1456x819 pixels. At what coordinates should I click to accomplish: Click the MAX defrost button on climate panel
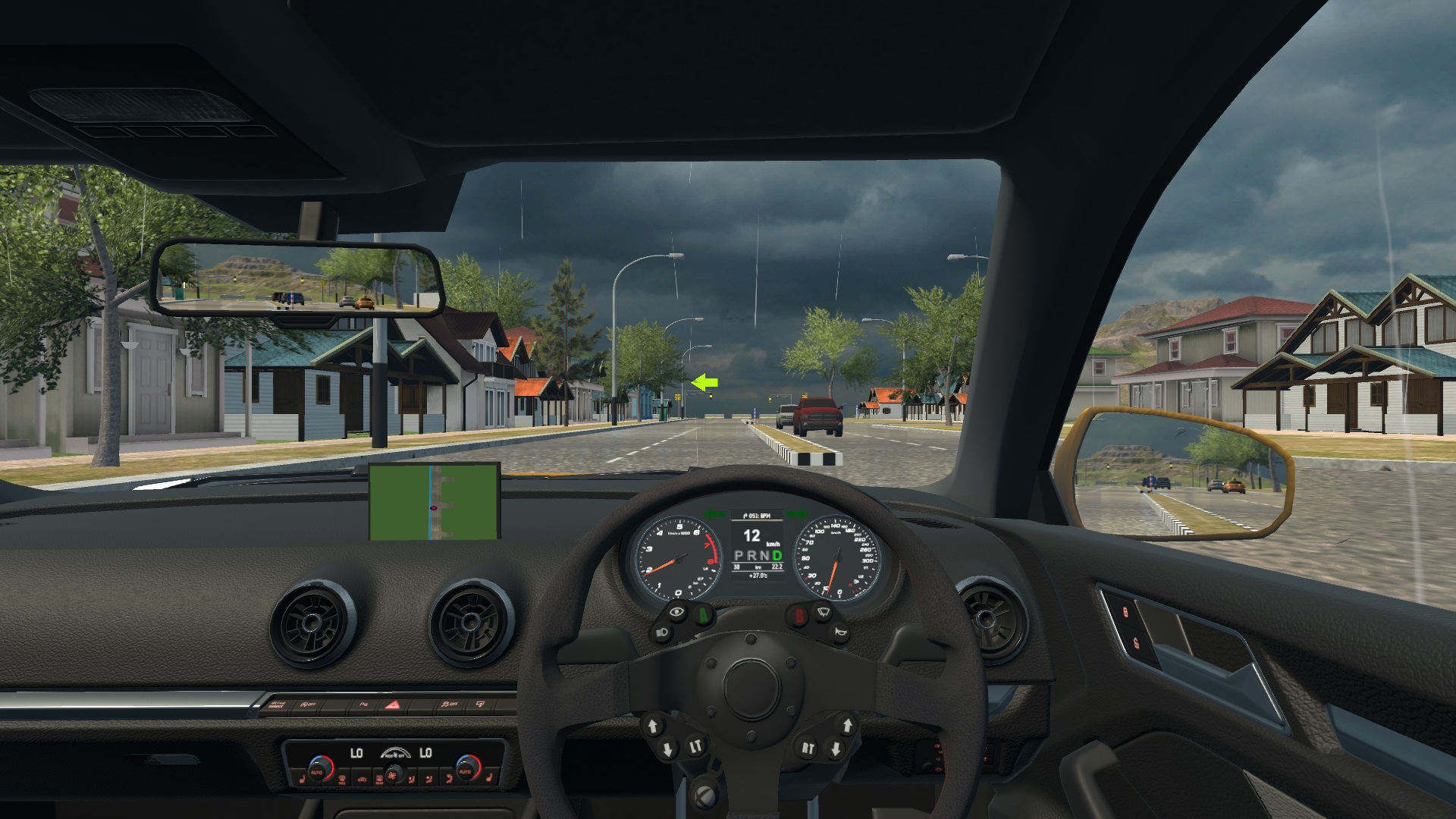342,780
